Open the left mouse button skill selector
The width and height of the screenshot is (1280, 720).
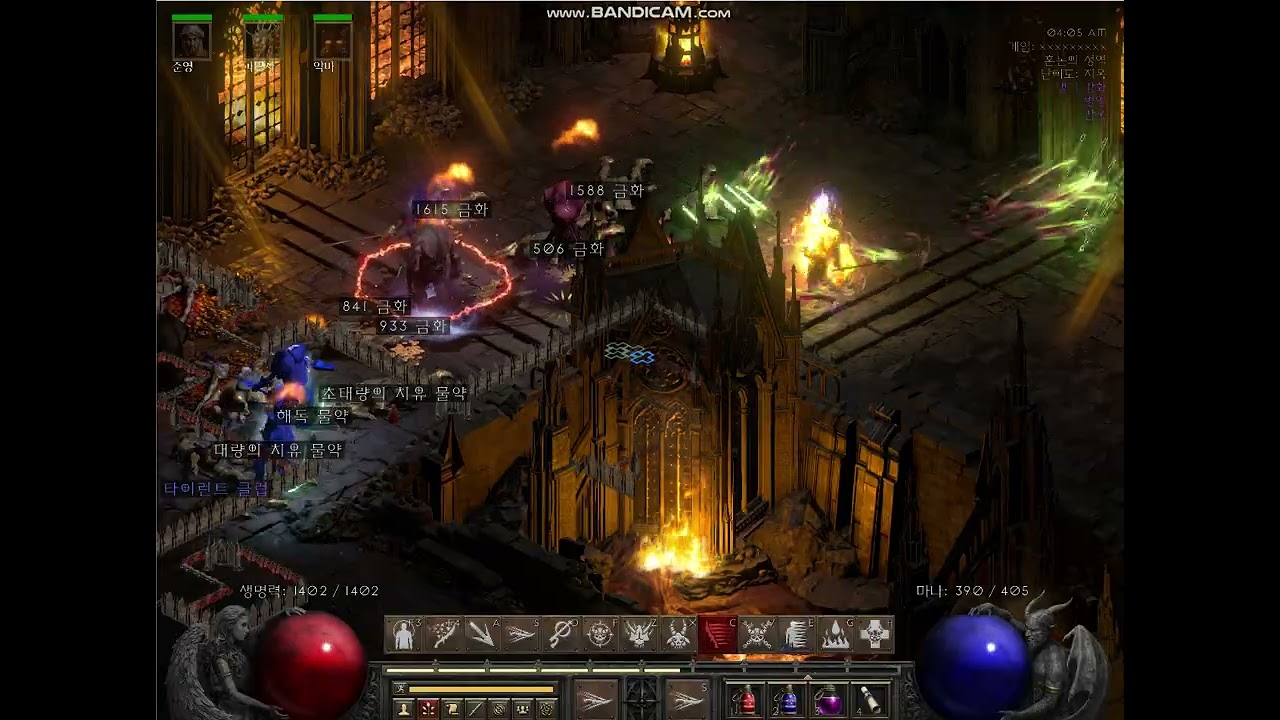(596, 697)
